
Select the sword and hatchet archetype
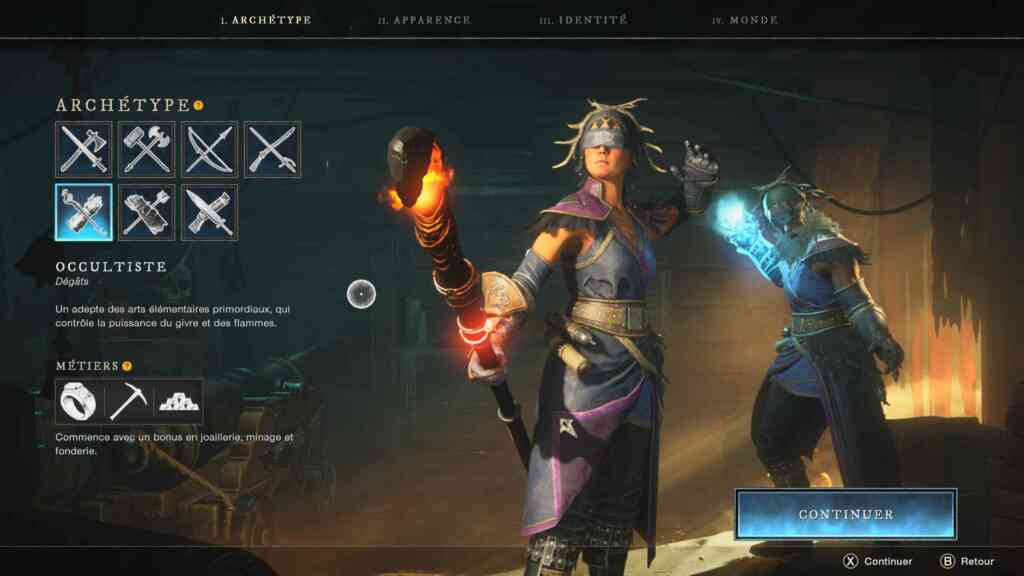tap(84, 150)
